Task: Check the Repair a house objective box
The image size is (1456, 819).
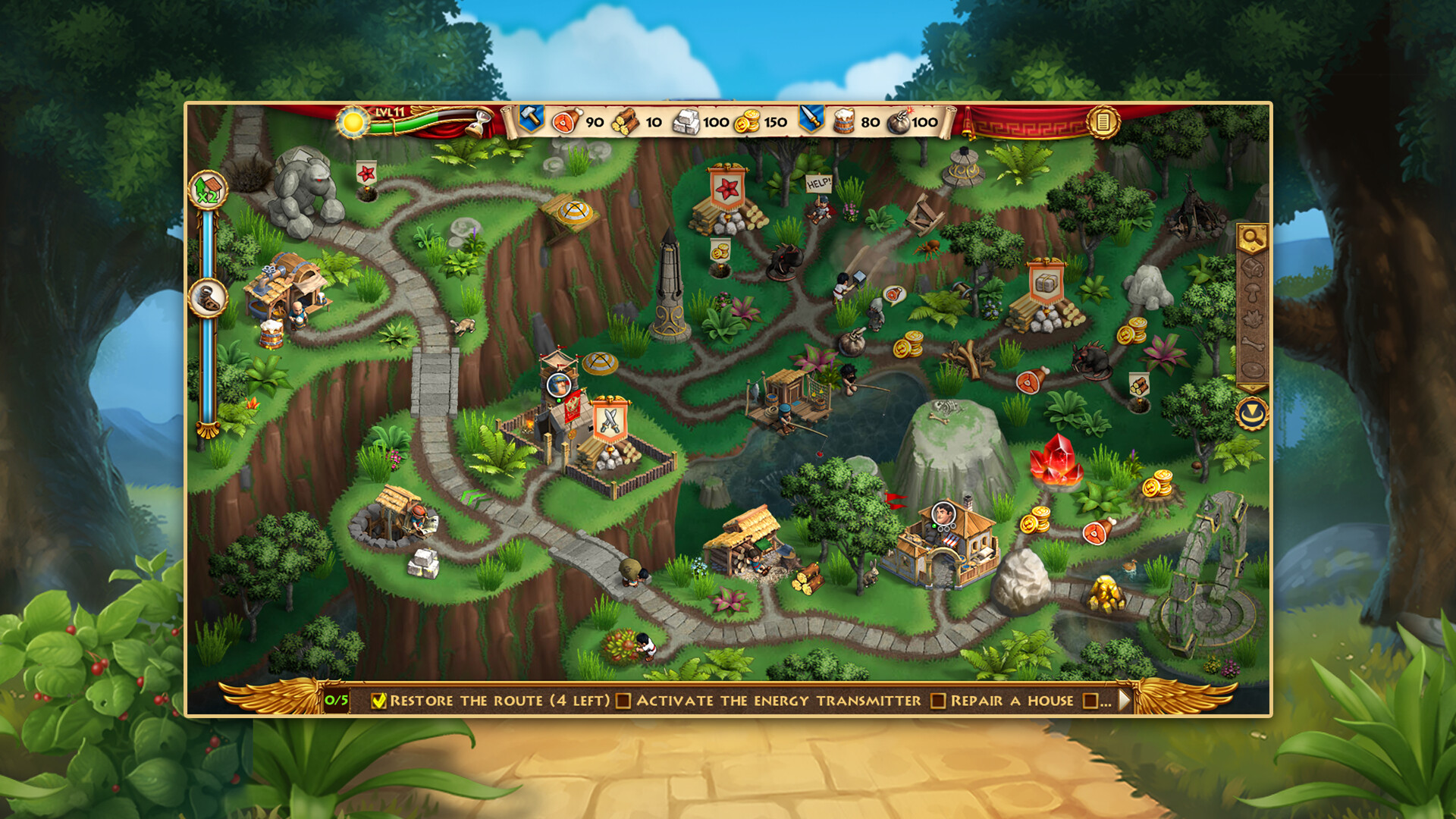Action: 937,701
